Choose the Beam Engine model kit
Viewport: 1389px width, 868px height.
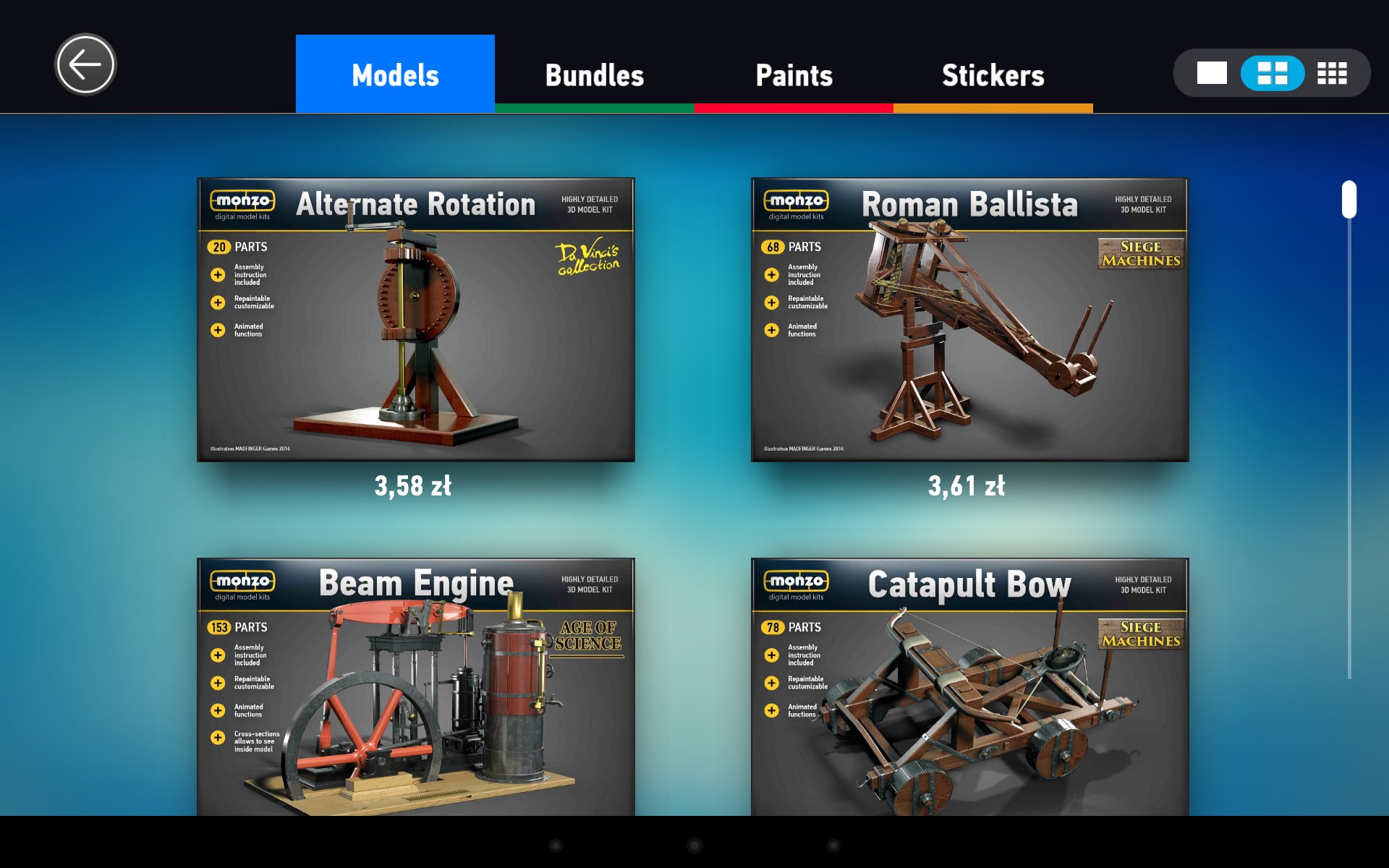click(x=416, y=687)
